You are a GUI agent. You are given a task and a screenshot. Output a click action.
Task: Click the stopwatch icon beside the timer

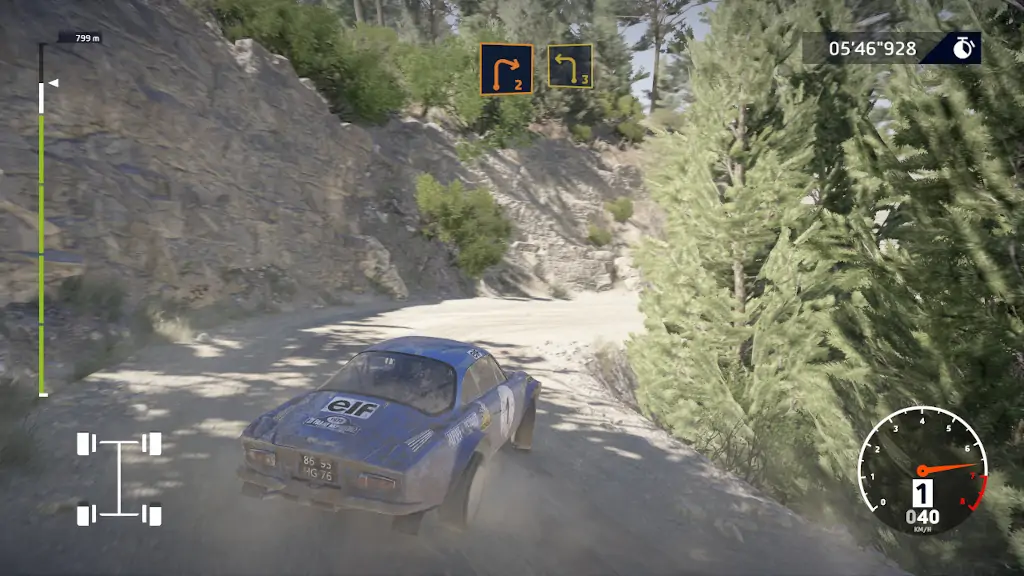(963, 48)
